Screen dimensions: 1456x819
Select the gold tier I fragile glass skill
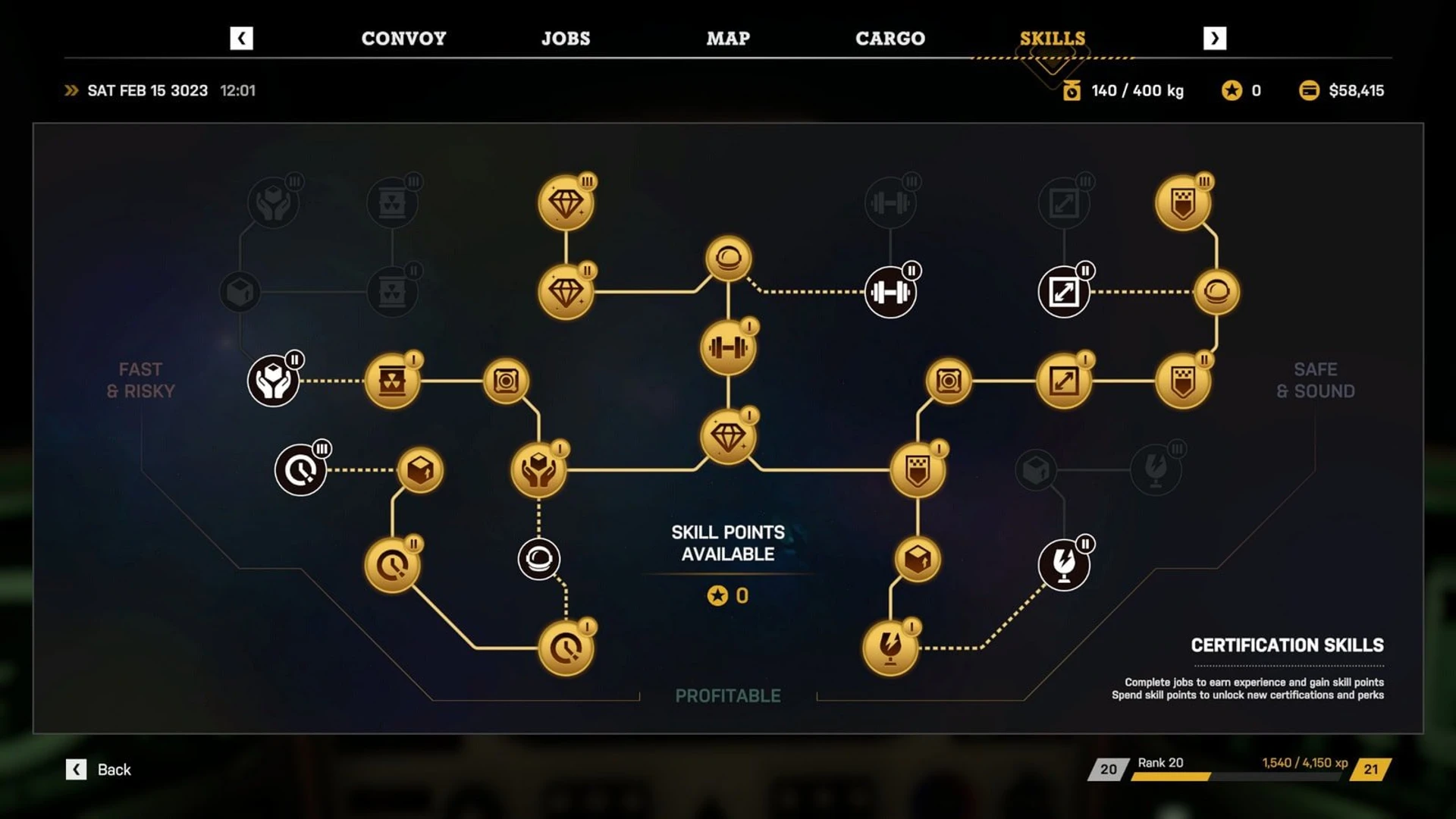[x=890, y=648]
